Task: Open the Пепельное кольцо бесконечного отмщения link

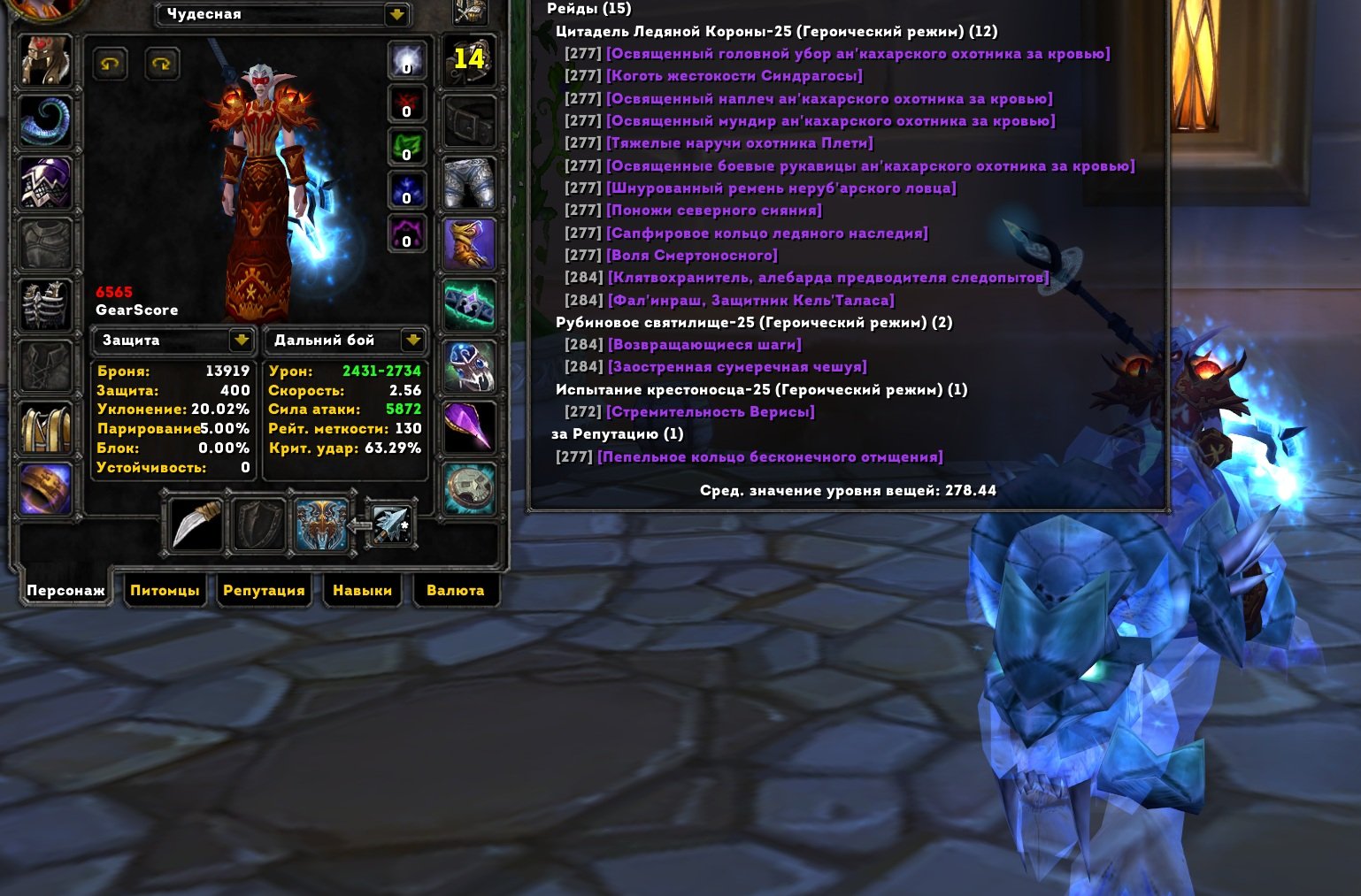Action: coord(770,457)
